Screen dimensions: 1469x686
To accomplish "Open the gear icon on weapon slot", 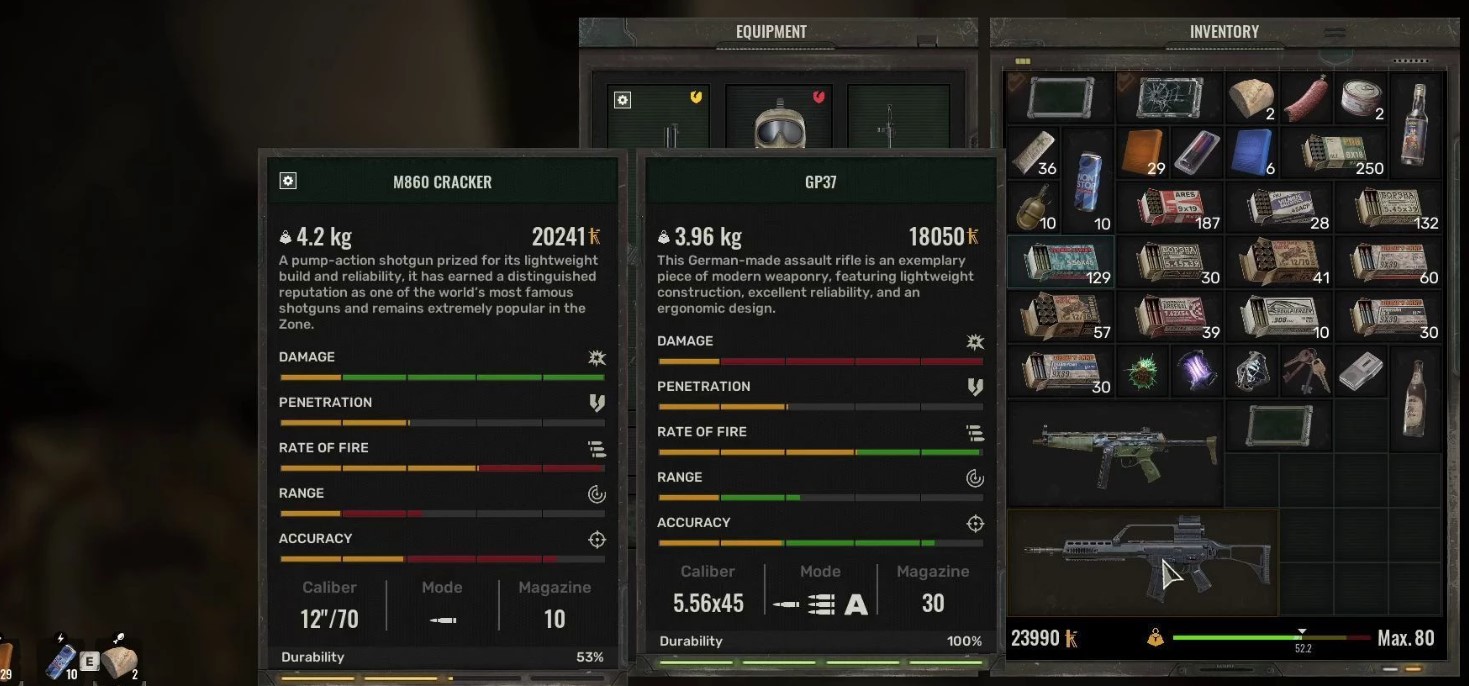I will (623, 100).
